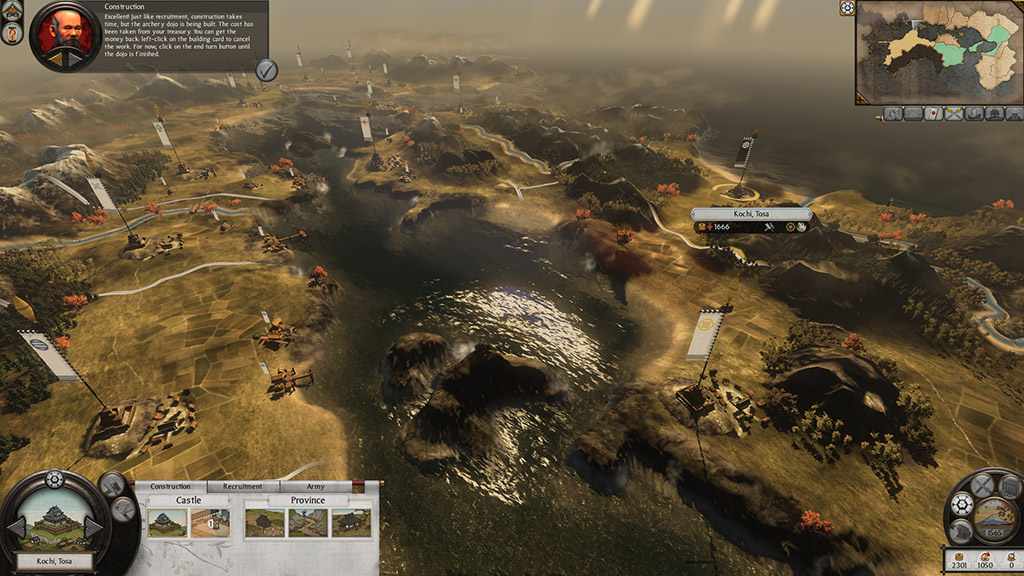Choose the first Province building card
Image resolution: width=1024 pixels, height=576 pixels.
coord(264,522)
